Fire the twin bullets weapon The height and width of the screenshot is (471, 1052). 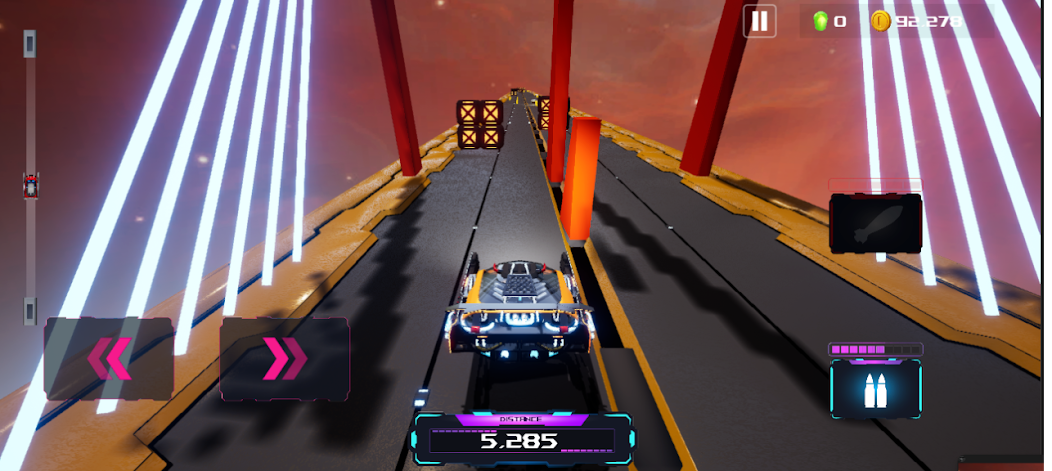coord(875,388)
